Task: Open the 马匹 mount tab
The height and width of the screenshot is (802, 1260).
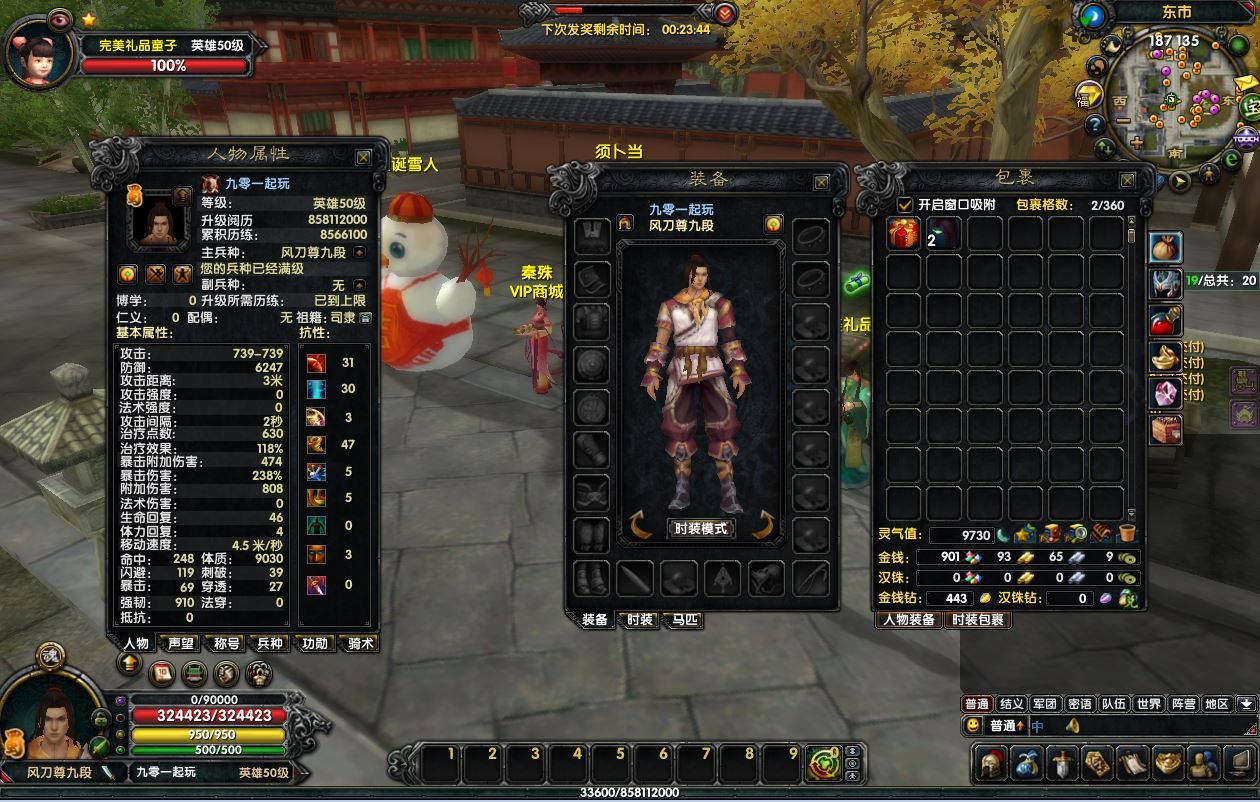Action: click(x=685, y=620)
